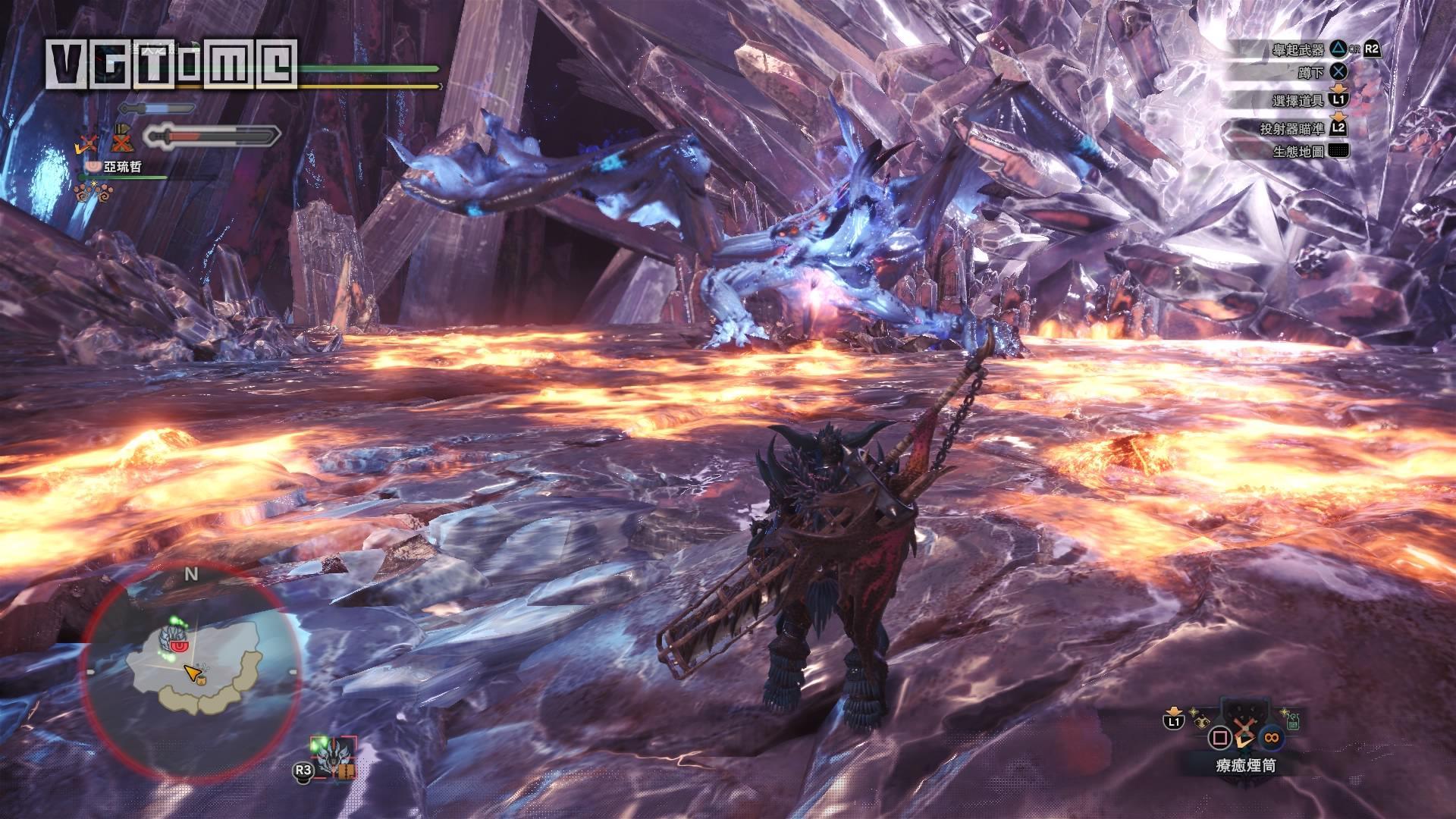Click the 生態地圖 map prompt label
The image size is (1456, 819).
point(1298,152)
